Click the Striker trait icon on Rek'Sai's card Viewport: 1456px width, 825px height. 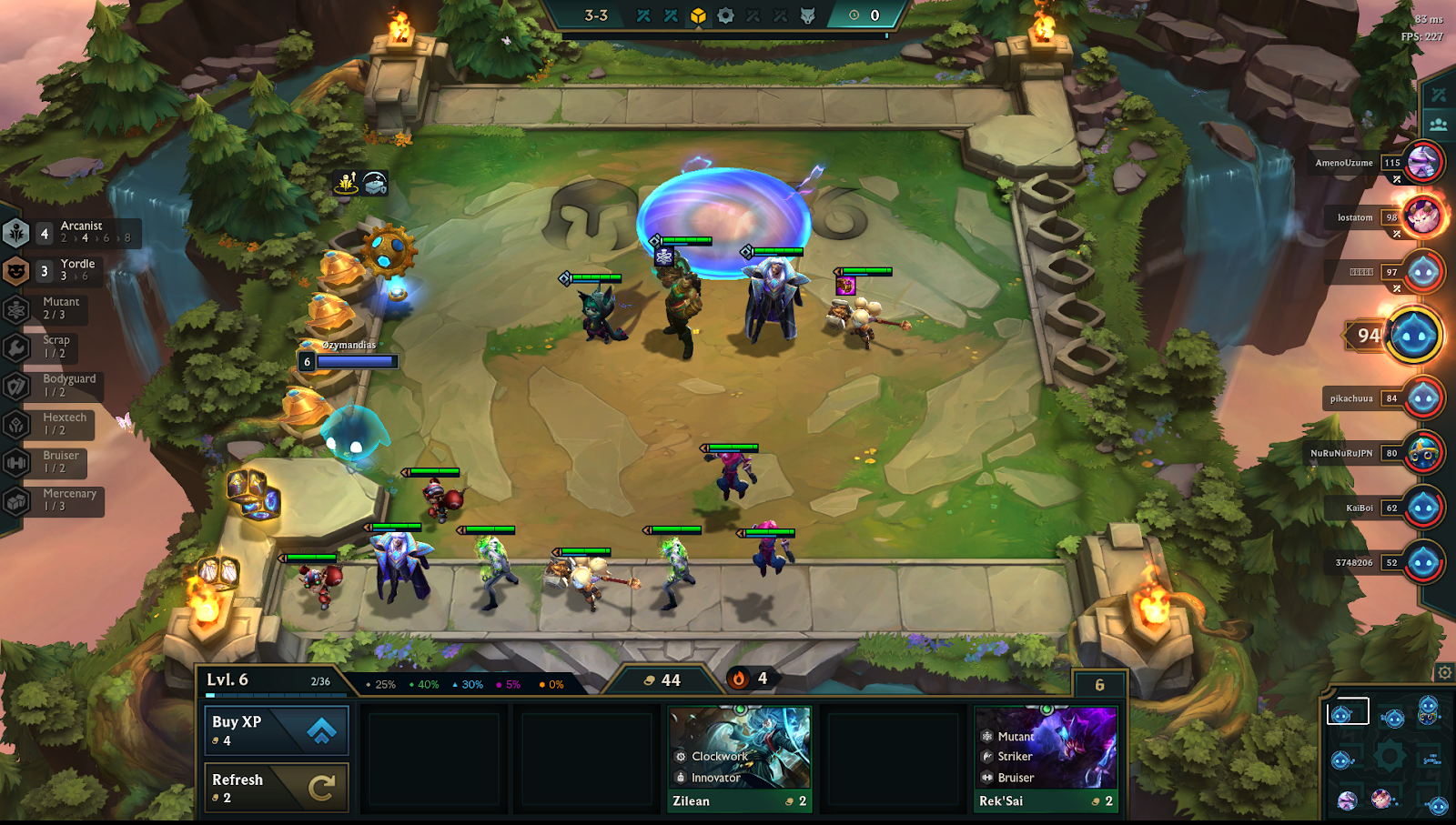(986, 756)
